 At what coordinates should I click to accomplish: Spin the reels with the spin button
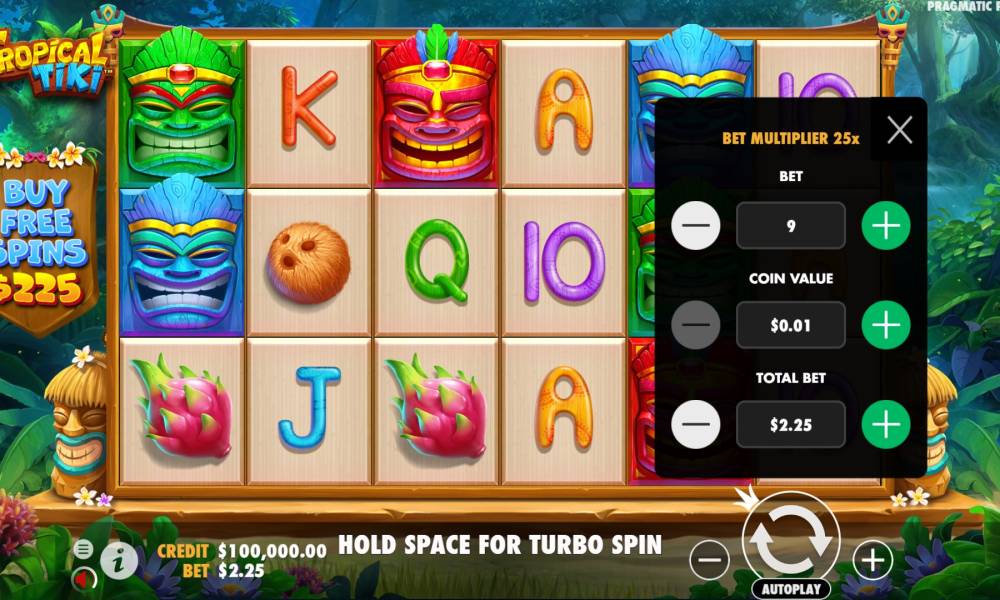790,537
